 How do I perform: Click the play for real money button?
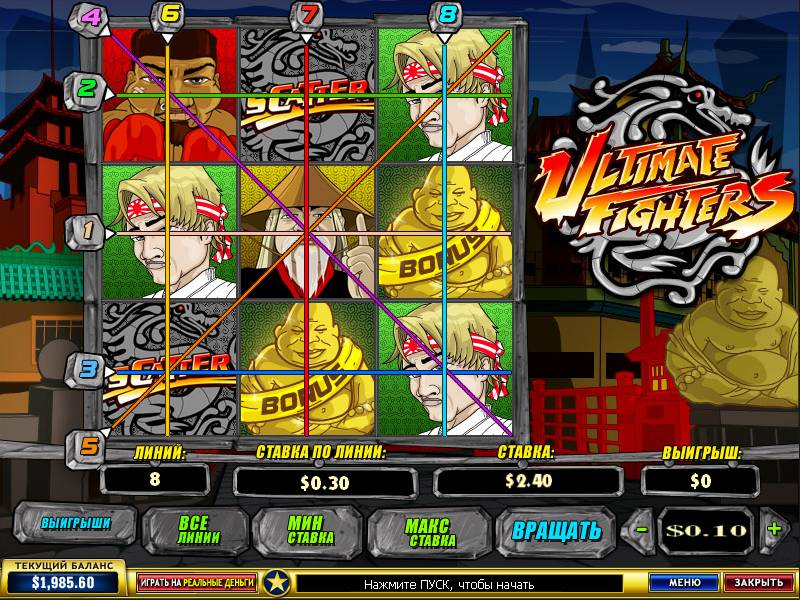click(197, 581)
